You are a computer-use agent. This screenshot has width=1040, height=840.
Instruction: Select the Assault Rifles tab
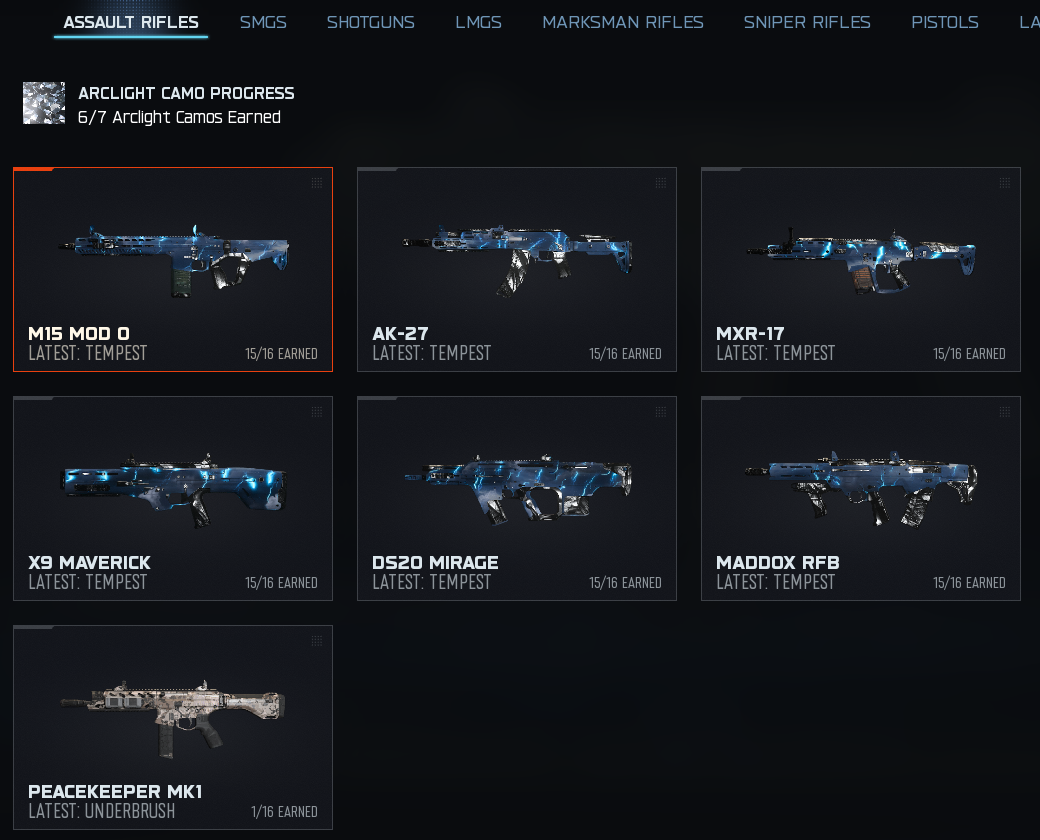pos(131,22)
